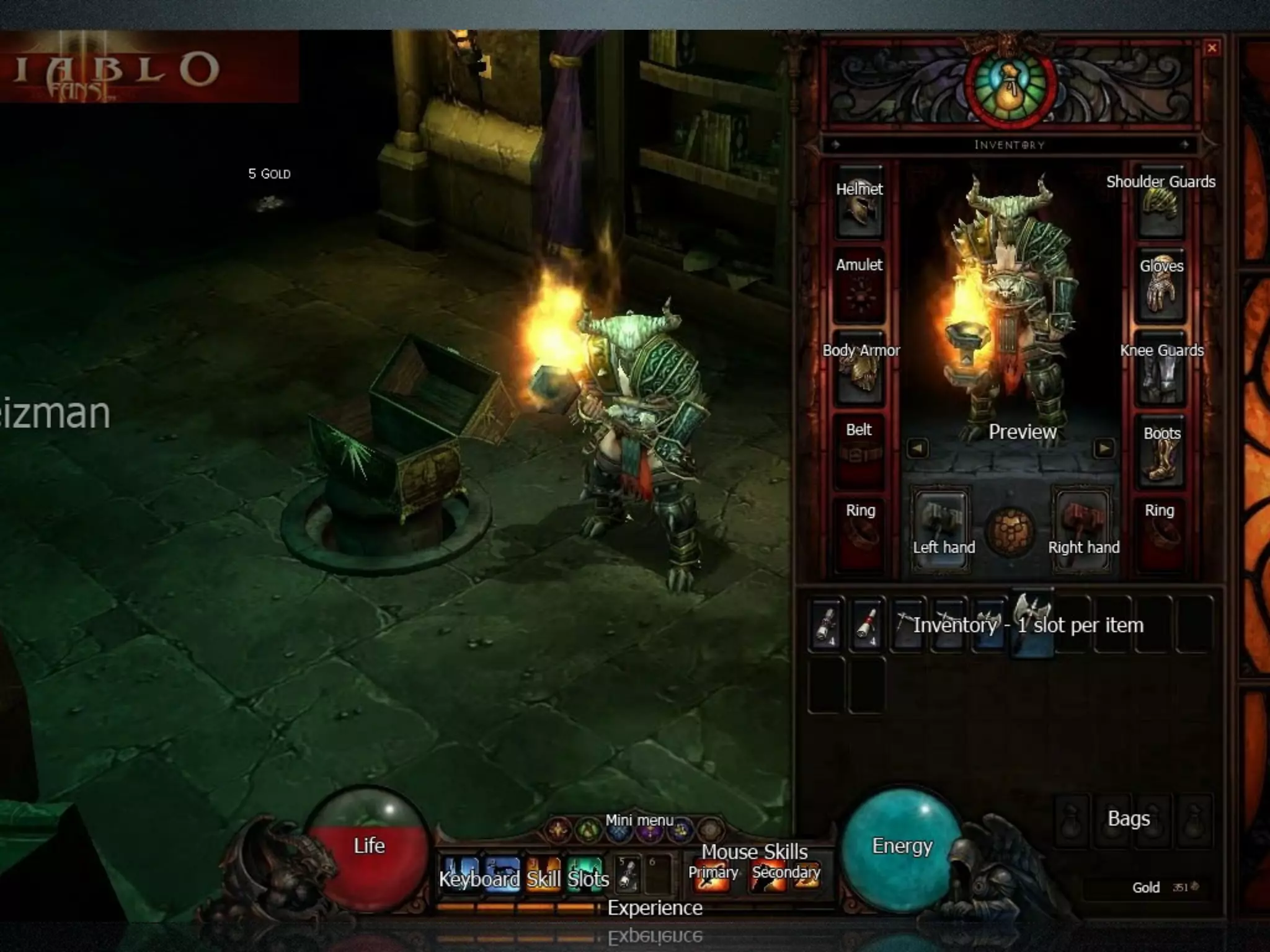Activate the primary mouse skill
Viewport: 1270px width, 952px height.
[711, 874]
